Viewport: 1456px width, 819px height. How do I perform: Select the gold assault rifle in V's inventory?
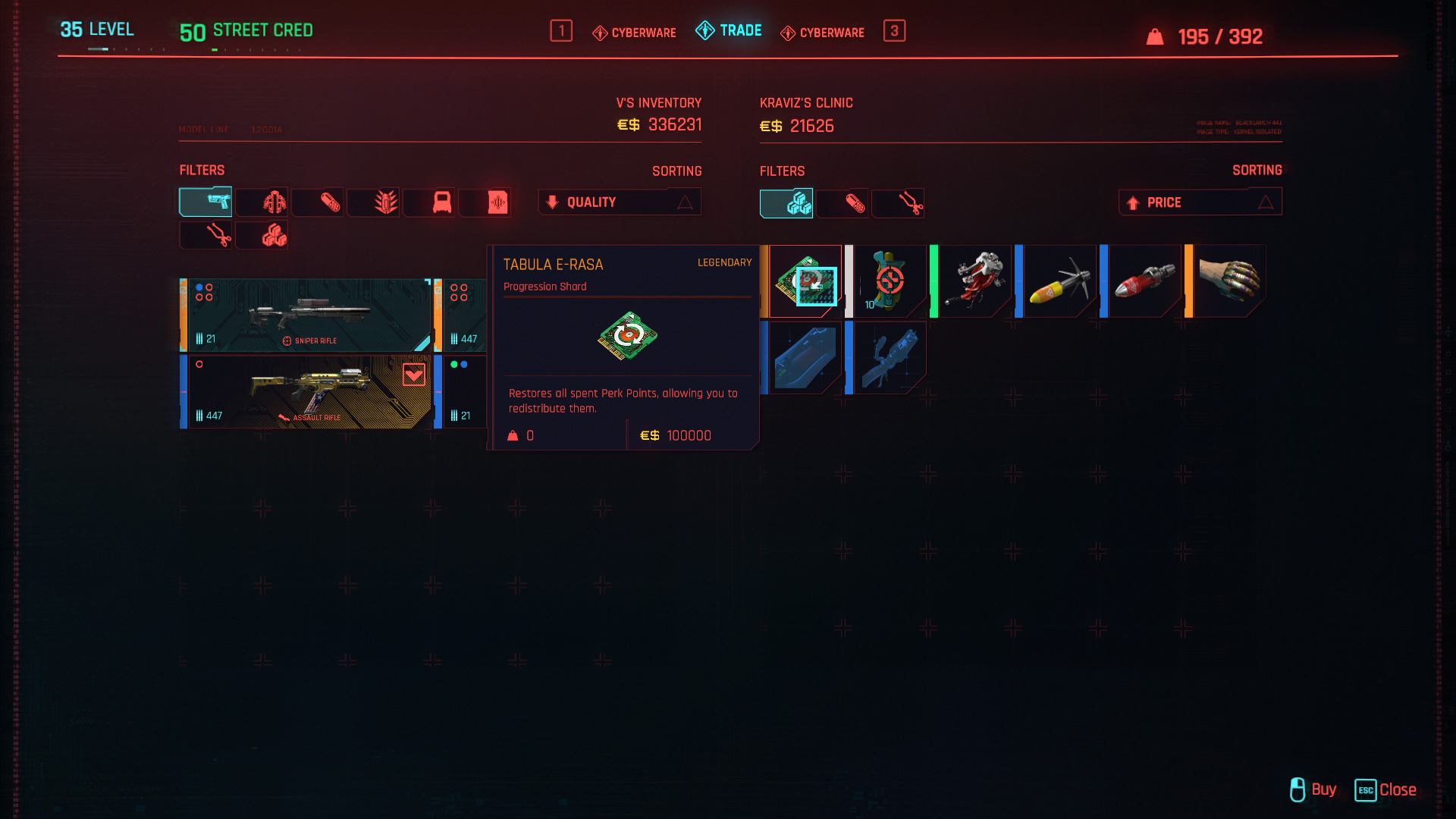[307, 391]
